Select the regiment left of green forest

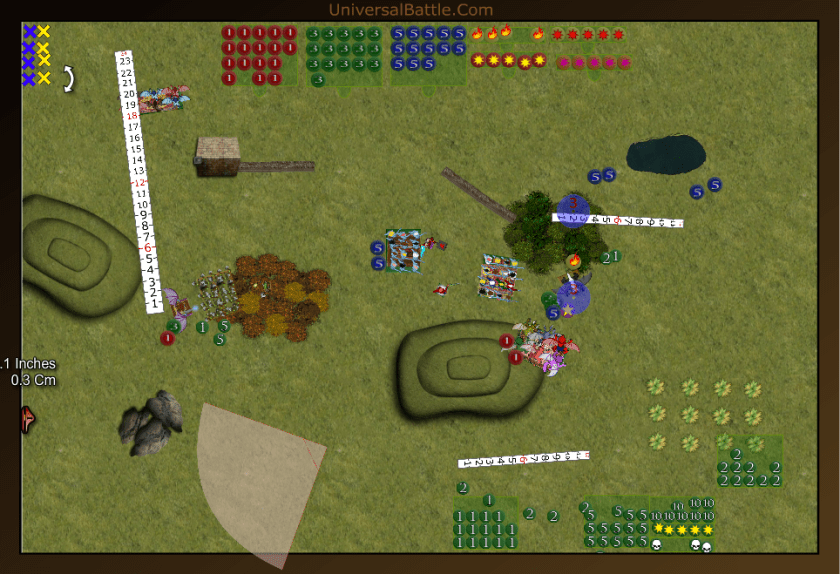(x=499, y=276)
